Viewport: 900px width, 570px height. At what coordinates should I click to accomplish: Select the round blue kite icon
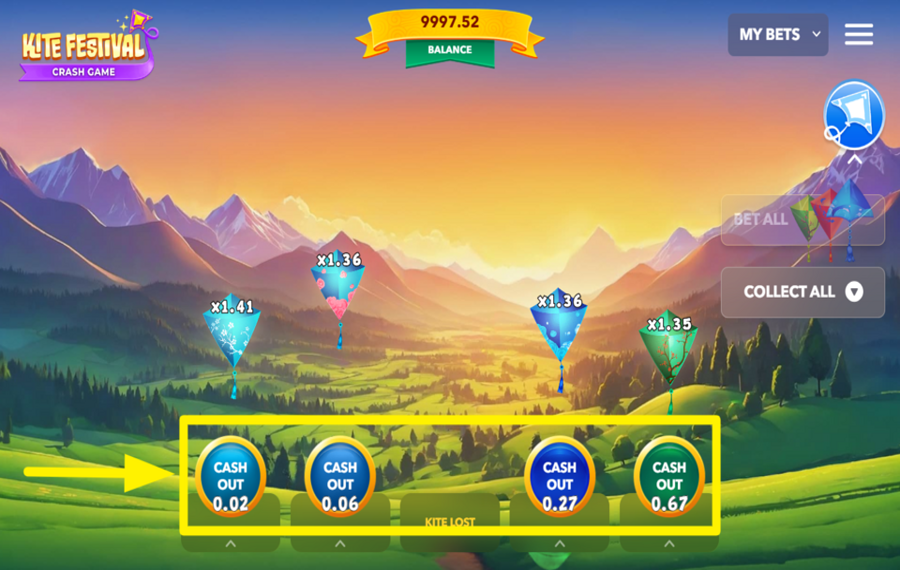pyautogui.click(x=855, y=114)
